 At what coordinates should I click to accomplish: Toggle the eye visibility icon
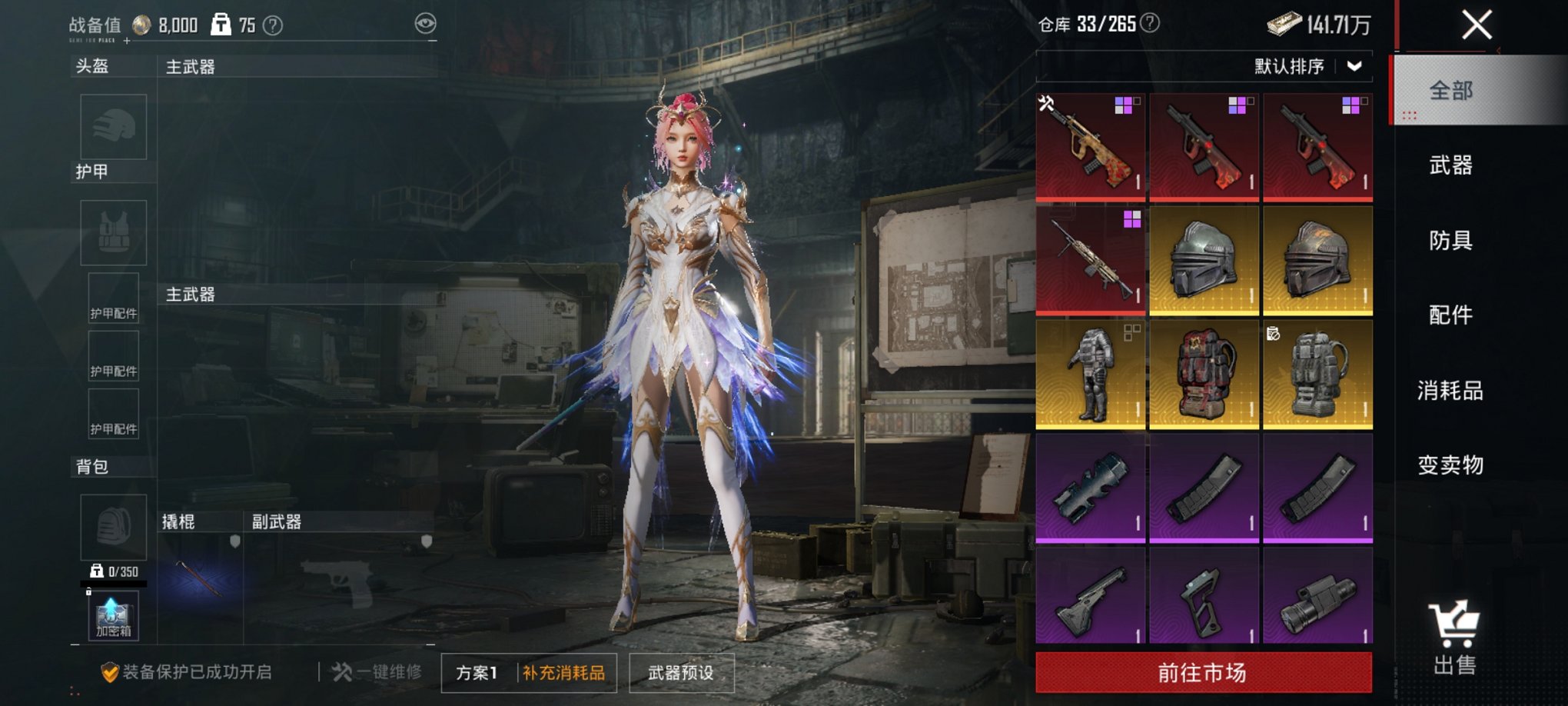click(425, 24)
